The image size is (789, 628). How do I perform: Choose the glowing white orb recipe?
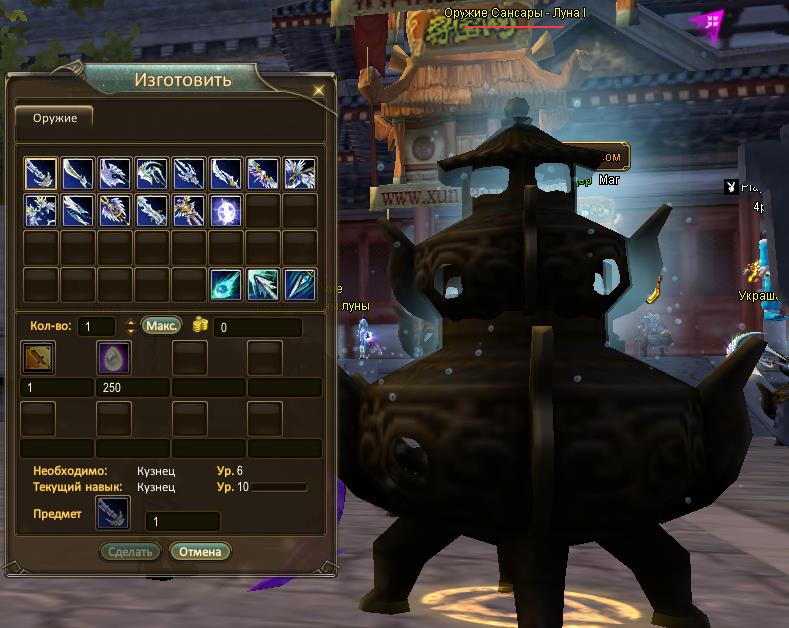pyautogui.click(x=225, y=210)
